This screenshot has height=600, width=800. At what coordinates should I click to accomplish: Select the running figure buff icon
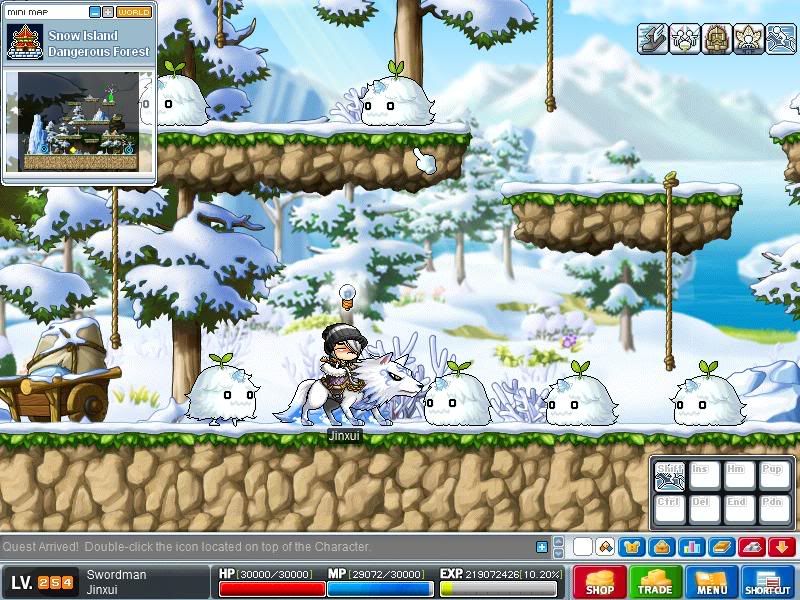pos(778,38)
